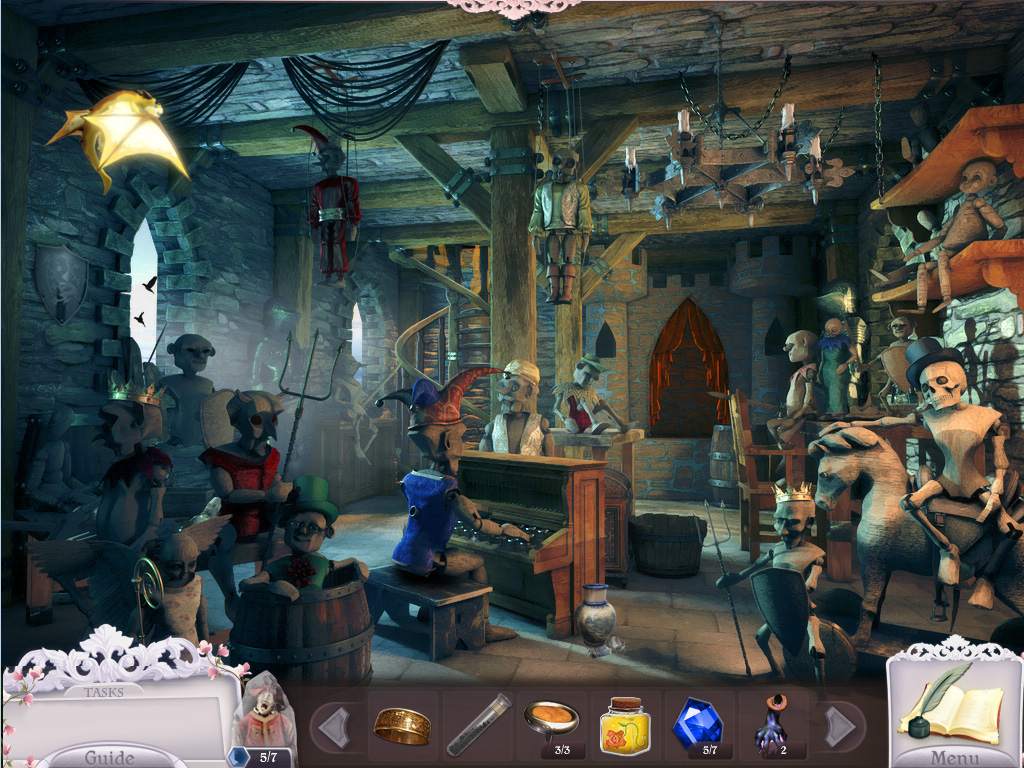Select the glass test tube item

click(x=477, y=724)
